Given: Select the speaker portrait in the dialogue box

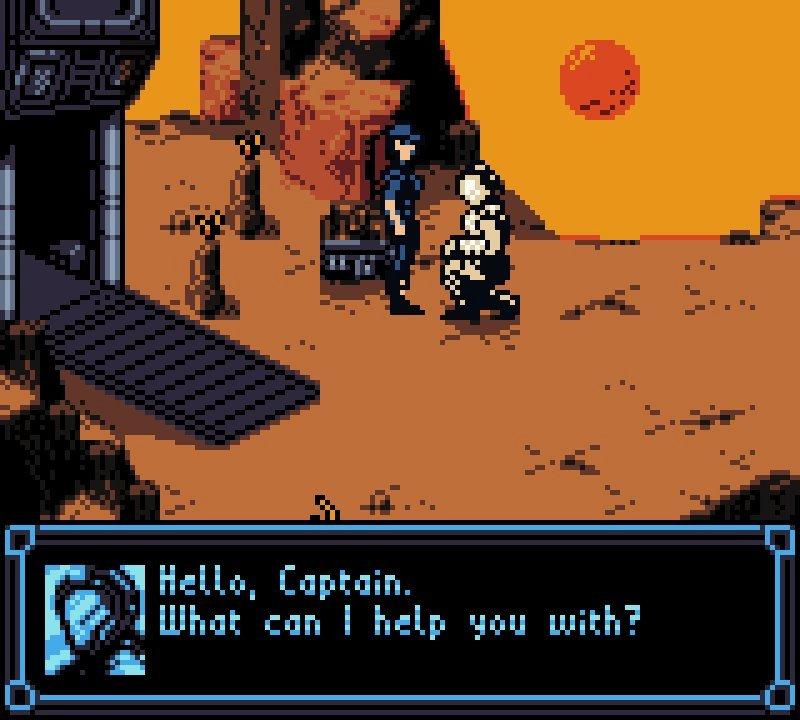Looking at the screenshot, I should (96, 620).
